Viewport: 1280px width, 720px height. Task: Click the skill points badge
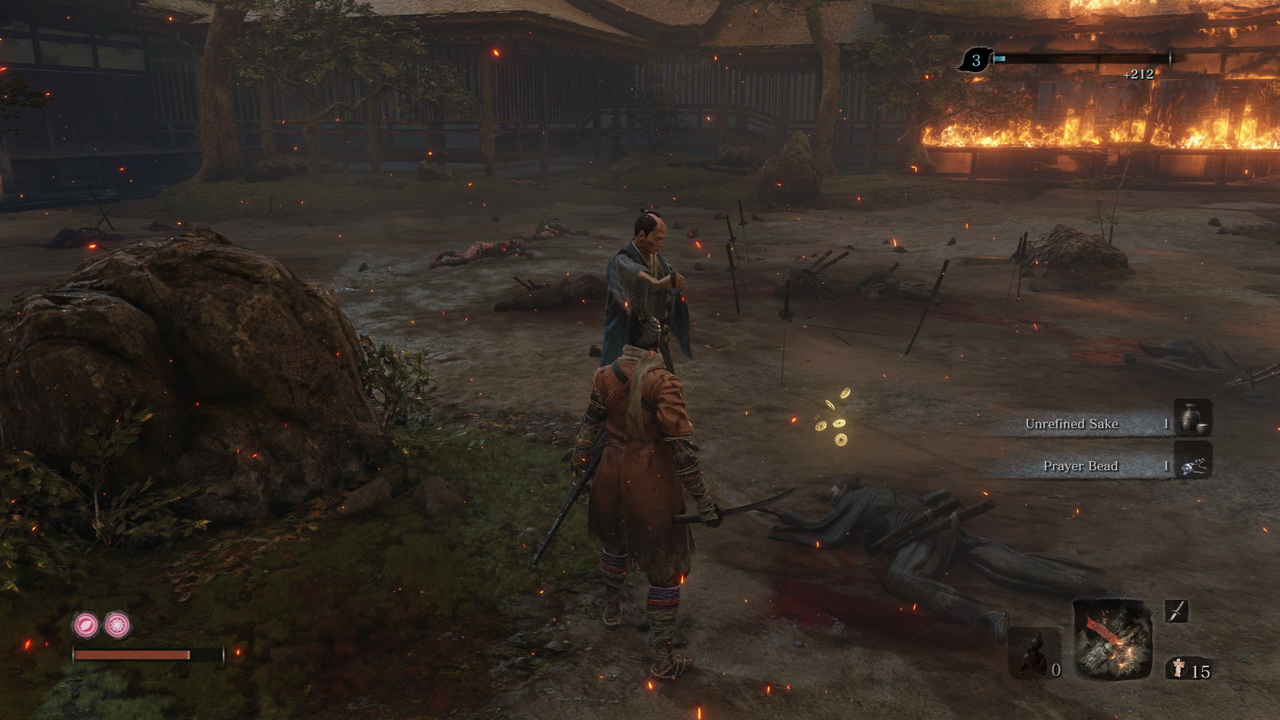tap(976, 59)
